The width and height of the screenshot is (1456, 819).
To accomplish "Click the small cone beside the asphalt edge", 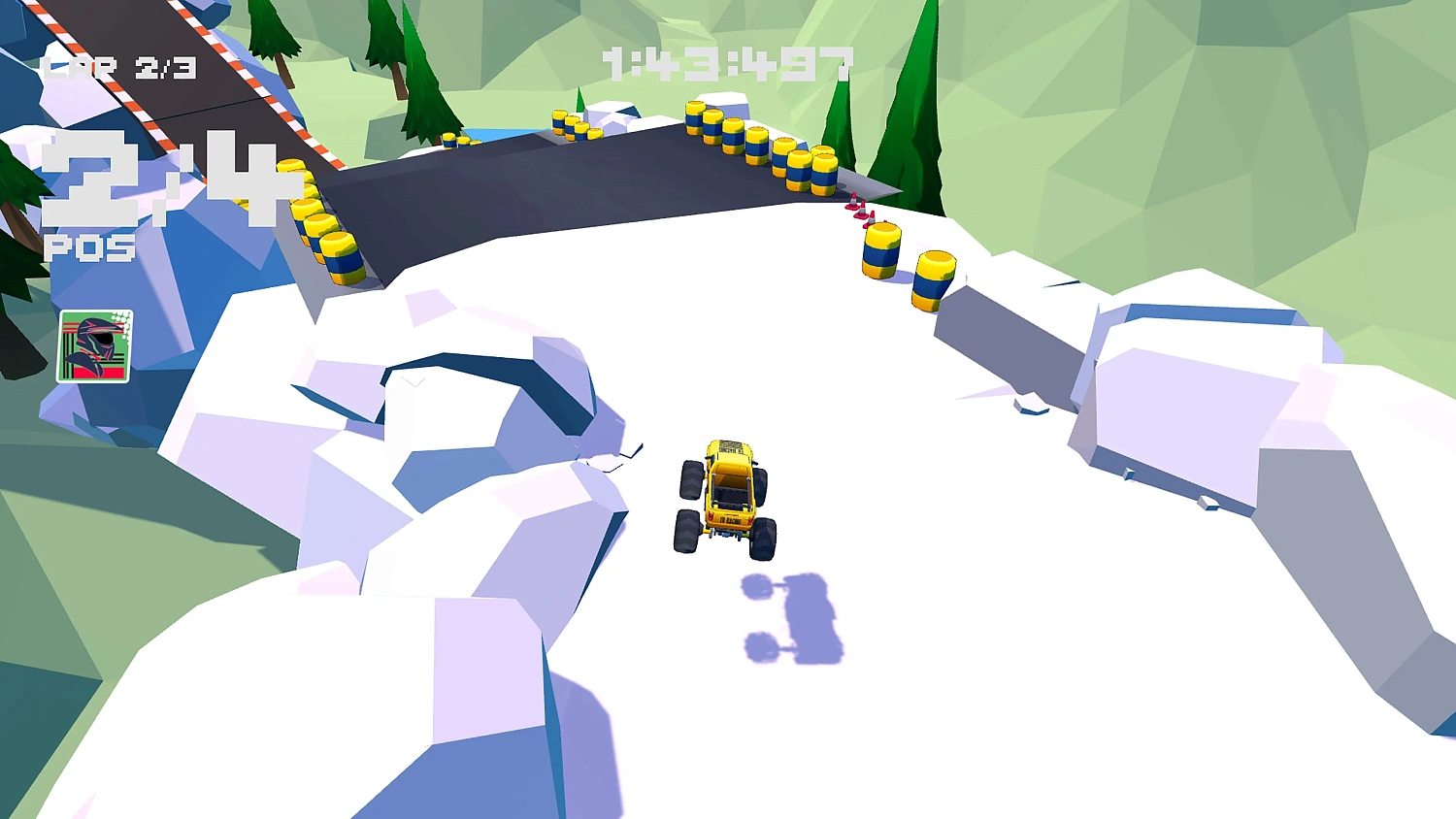I will tap(852, 199).
